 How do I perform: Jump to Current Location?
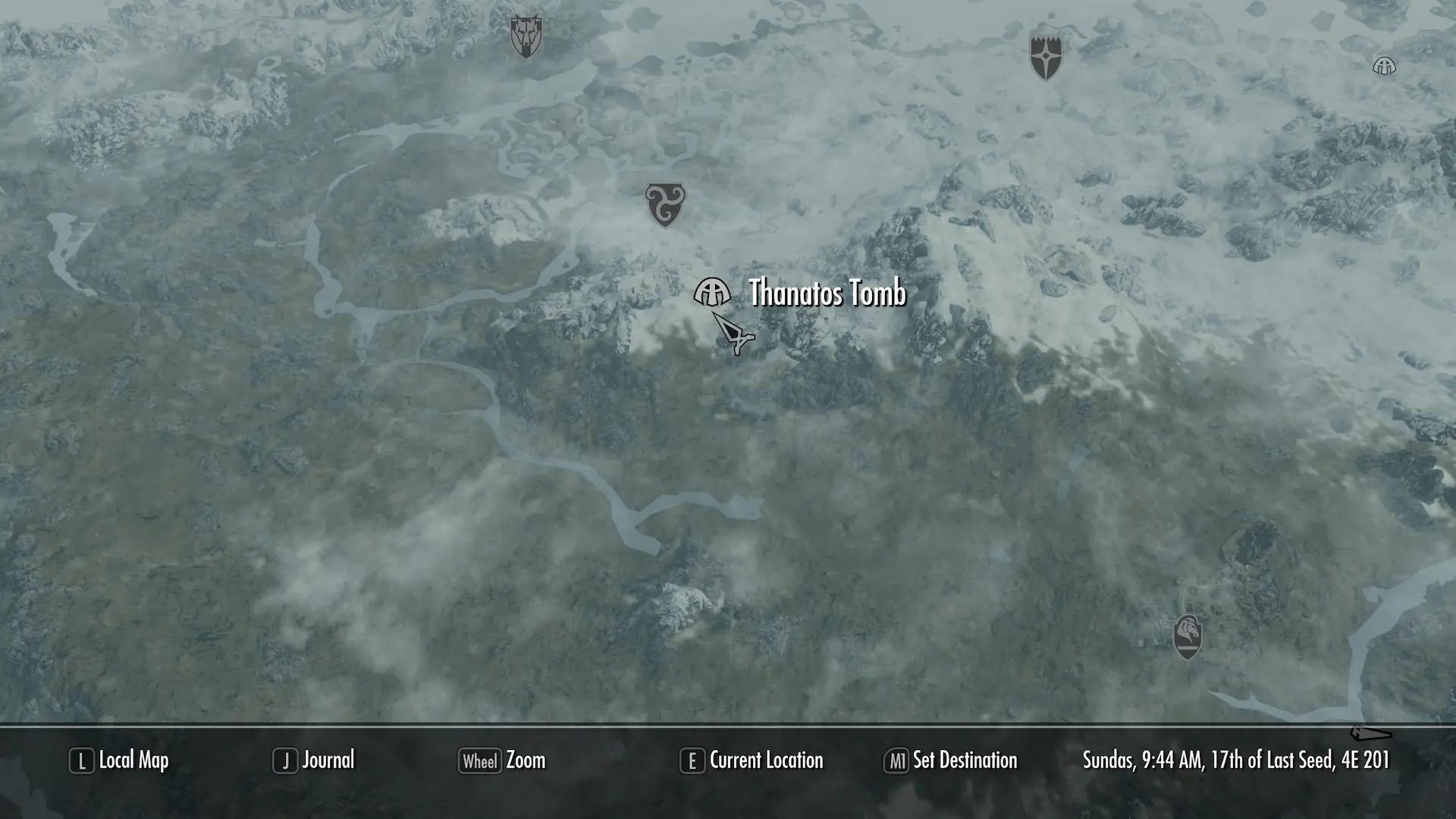click(x=766, y=761)
